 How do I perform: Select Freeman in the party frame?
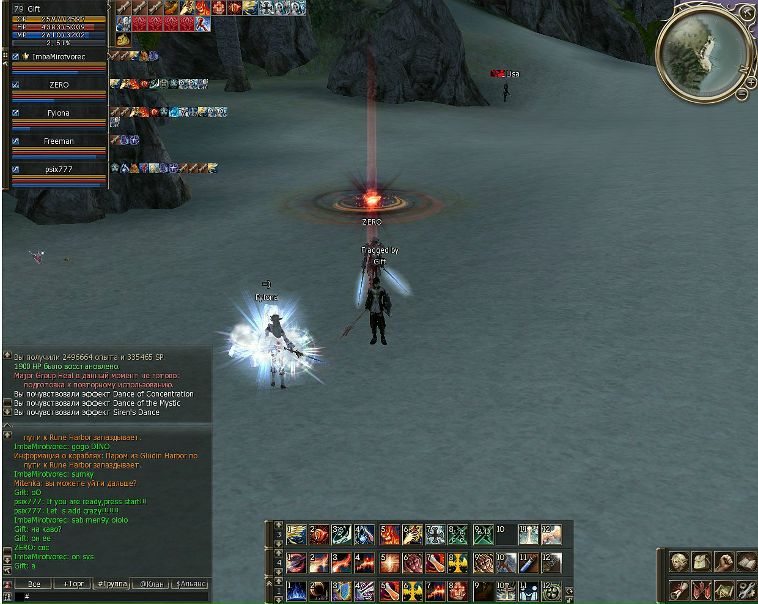[x=58, y=141]
